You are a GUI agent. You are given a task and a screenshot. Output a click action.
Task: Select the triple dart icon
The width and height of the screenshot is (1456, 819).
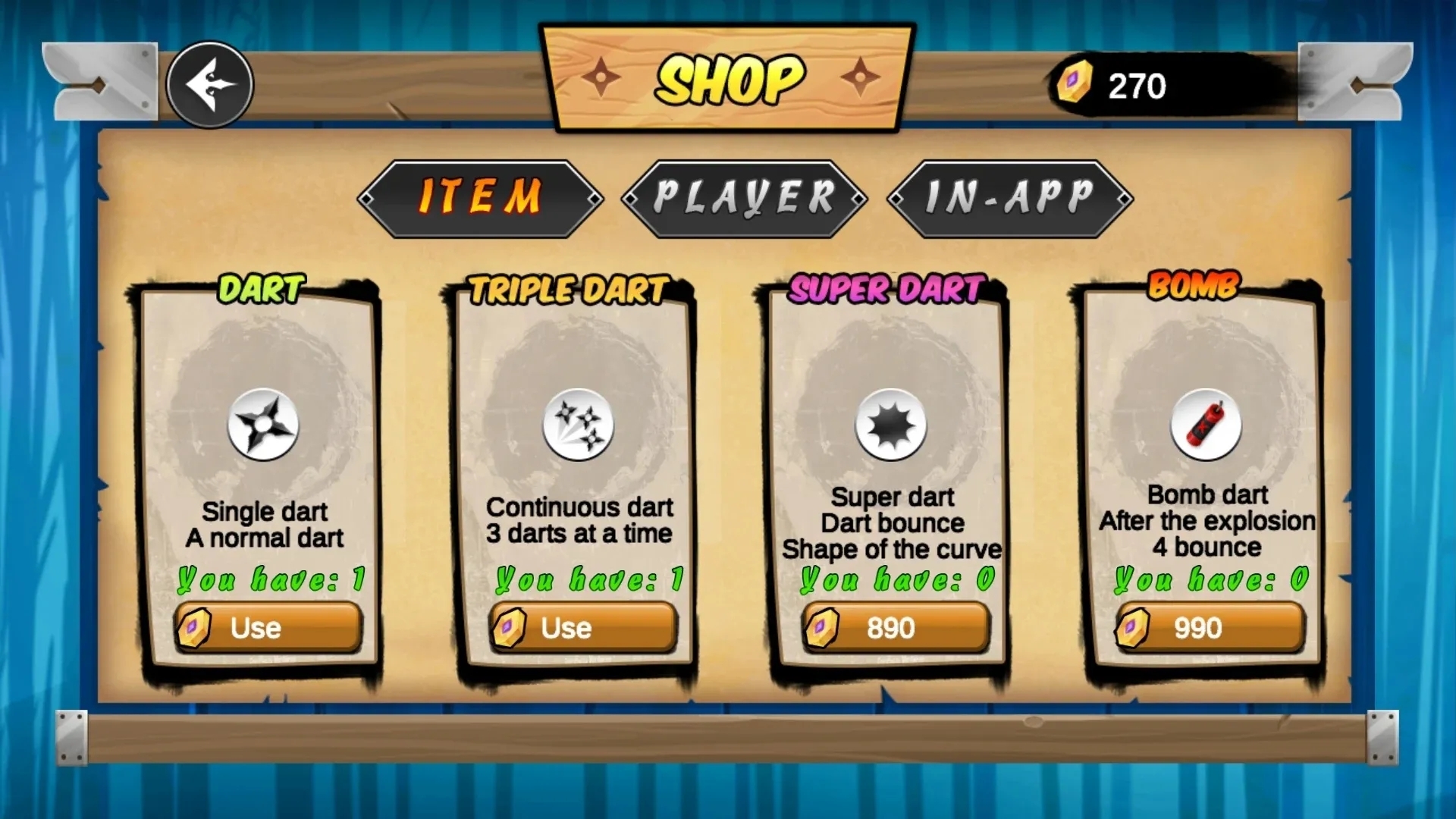click(579, 425)
